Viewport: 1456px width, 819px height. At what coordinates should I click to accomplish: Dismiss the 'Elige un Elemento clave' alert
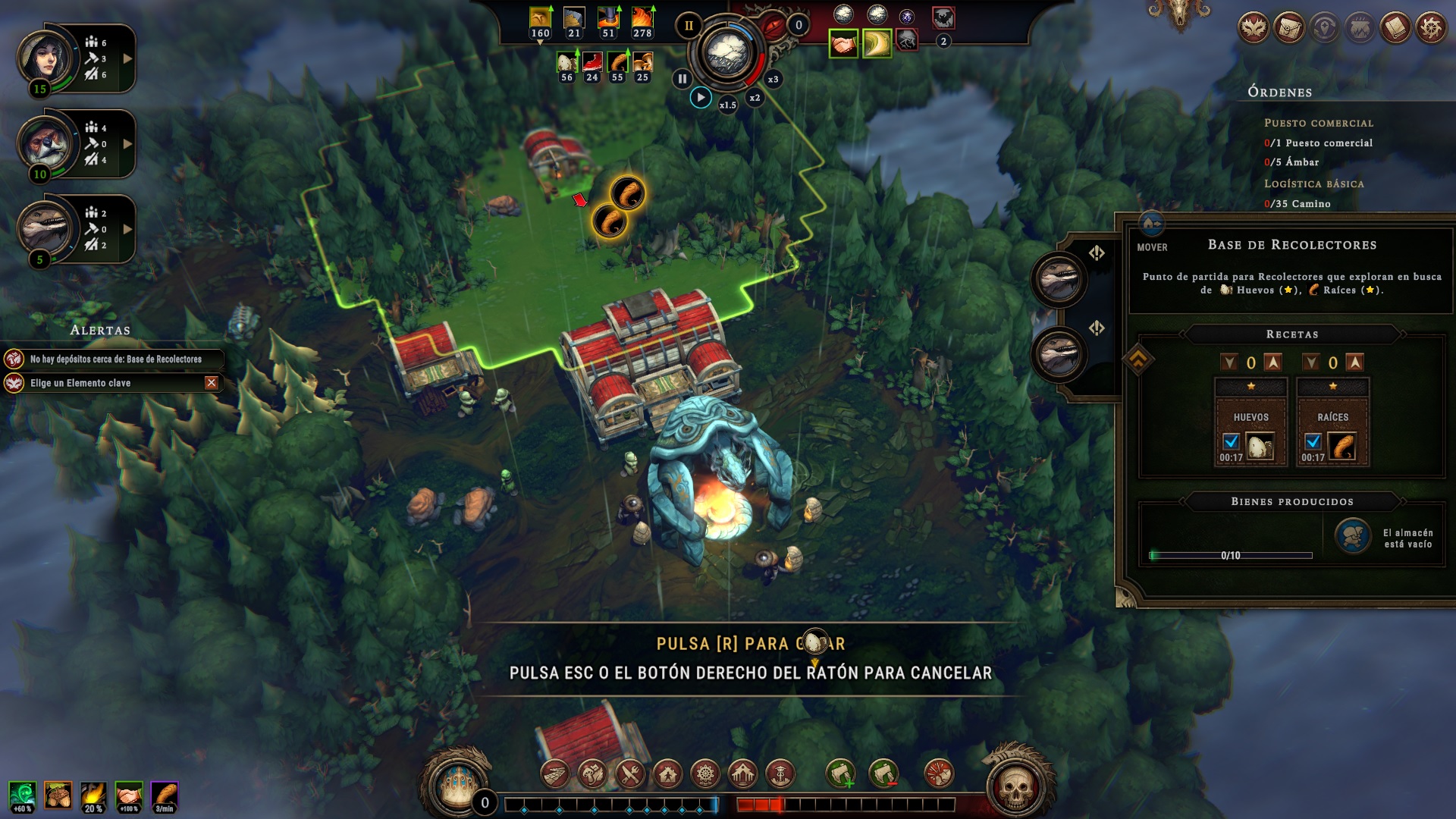pyautogui.click(x=212, y=383)
